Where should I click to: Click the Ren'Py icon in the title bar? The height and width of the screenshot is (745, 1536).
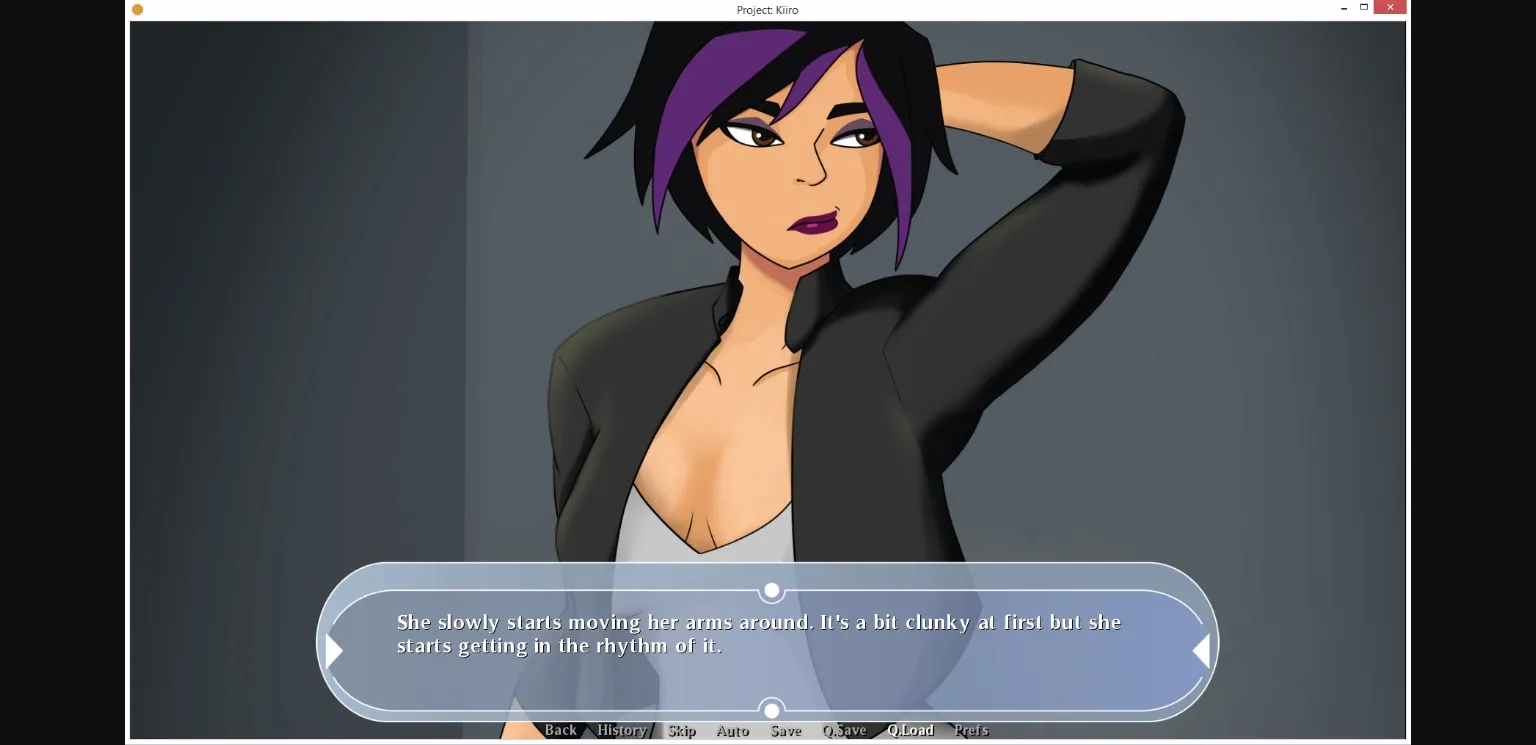point(137,9)
